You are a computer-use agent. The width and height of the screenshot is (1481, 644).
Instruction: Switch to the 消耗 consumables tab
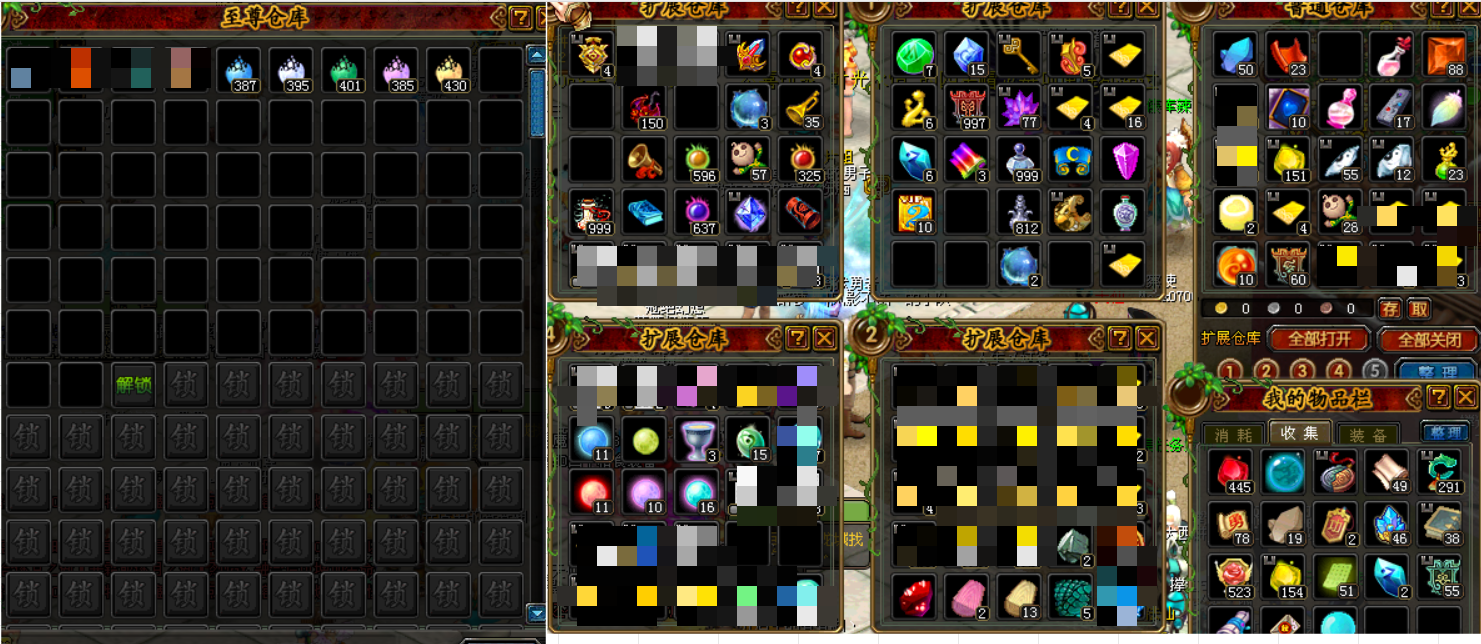point(1233,434)
